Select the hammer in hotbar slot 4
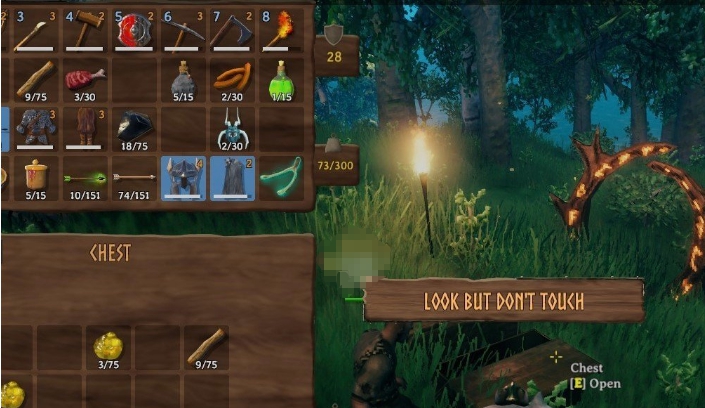Screen dimensions: 705x408 (86, 29)
